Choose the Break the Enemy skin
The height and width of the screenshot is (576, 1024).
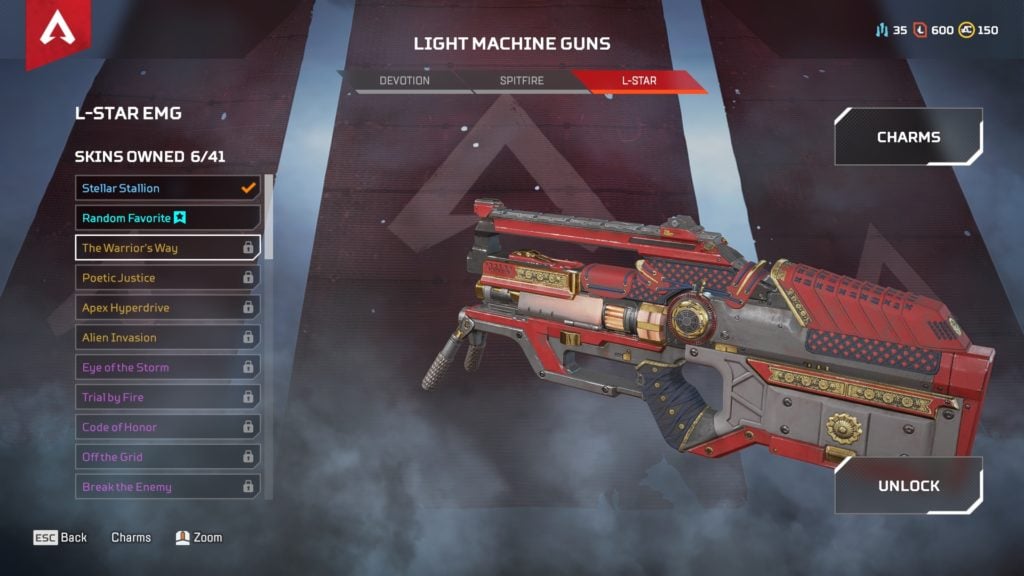168,487
